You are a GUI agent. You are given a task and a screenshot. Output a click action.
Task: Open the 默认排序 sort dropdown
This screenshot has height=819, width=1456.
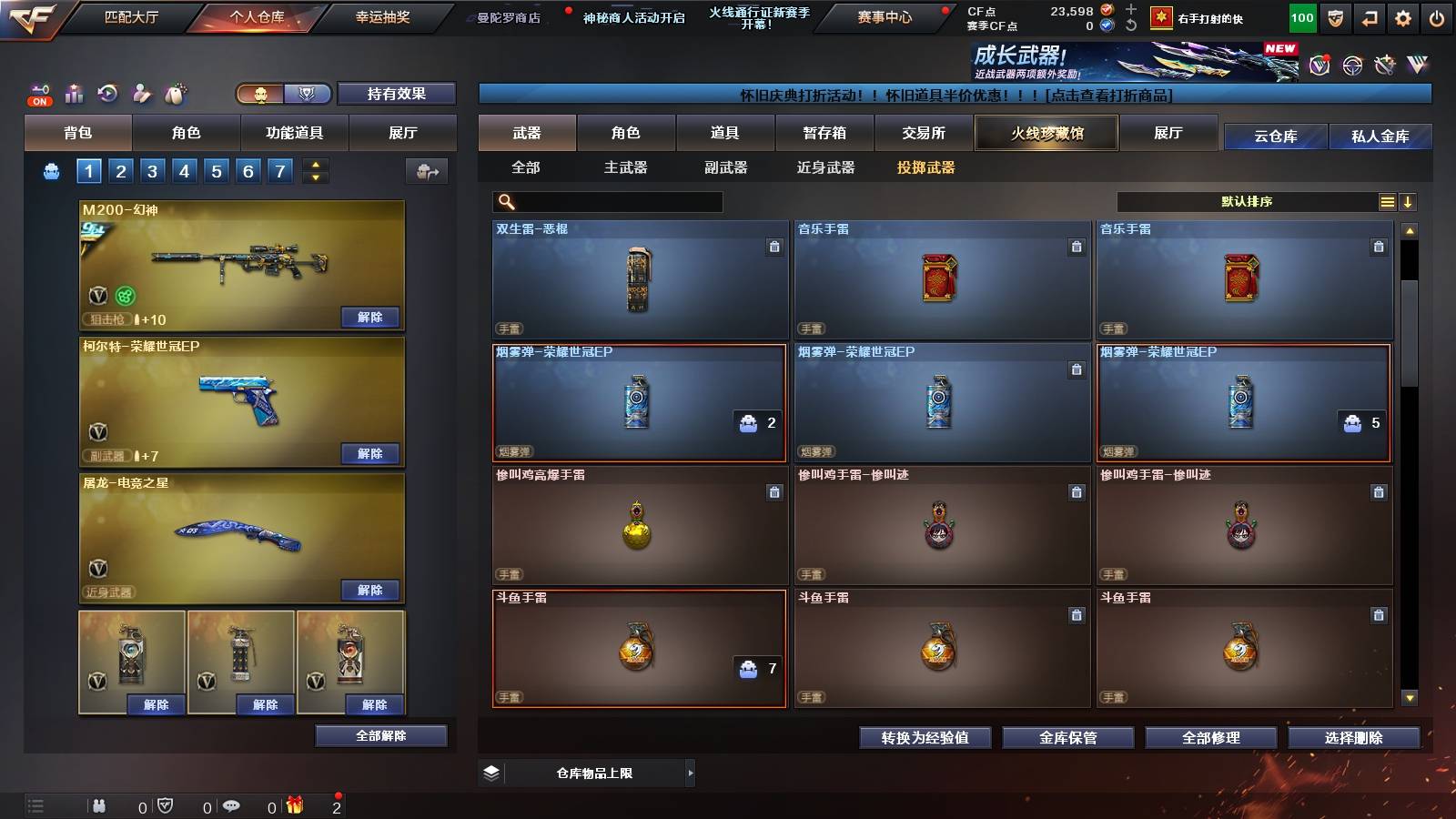[1247, 201]
